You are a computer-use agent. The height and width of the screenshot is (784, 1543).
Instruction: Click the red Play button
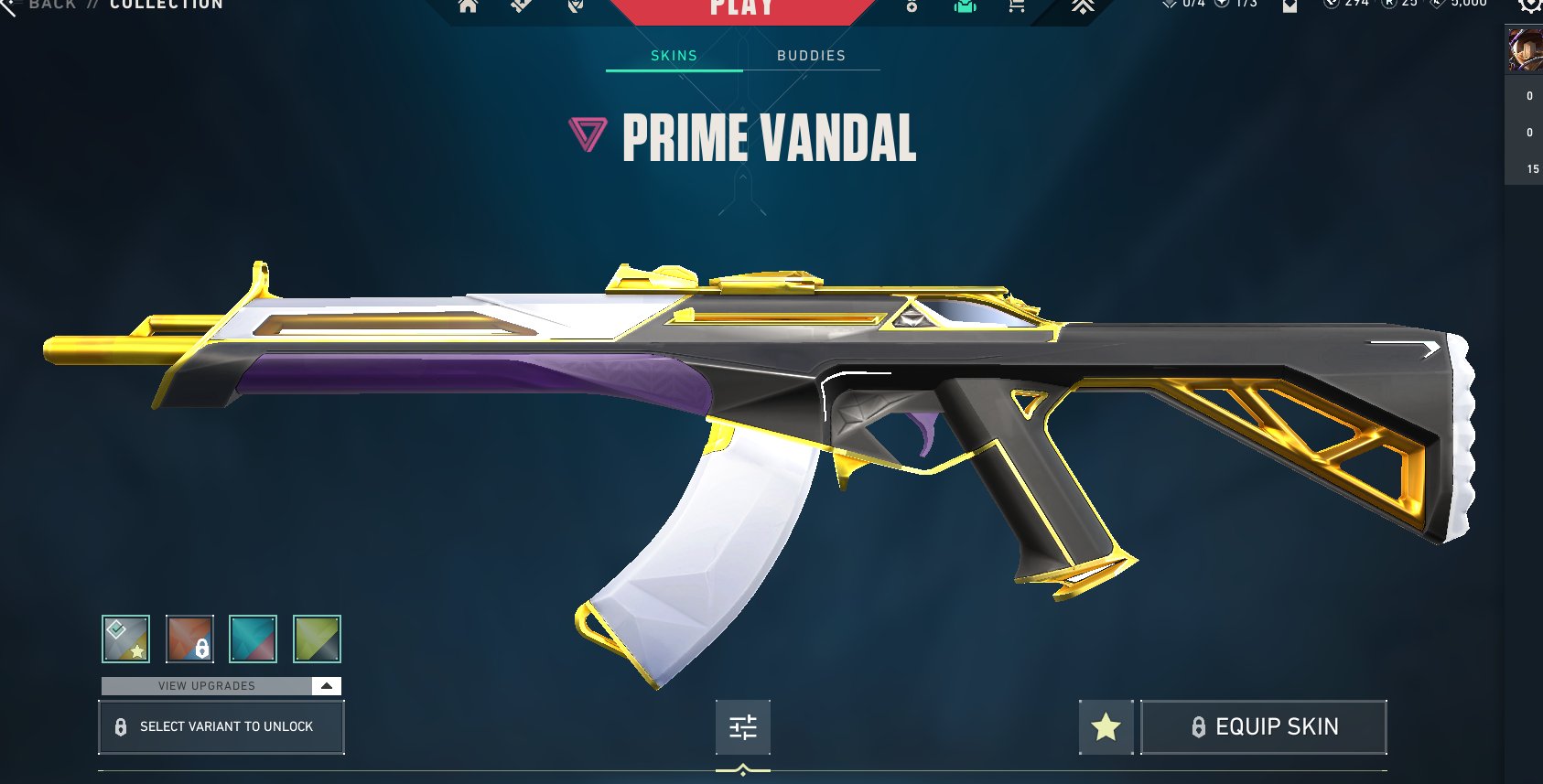[x=741, y=9]
